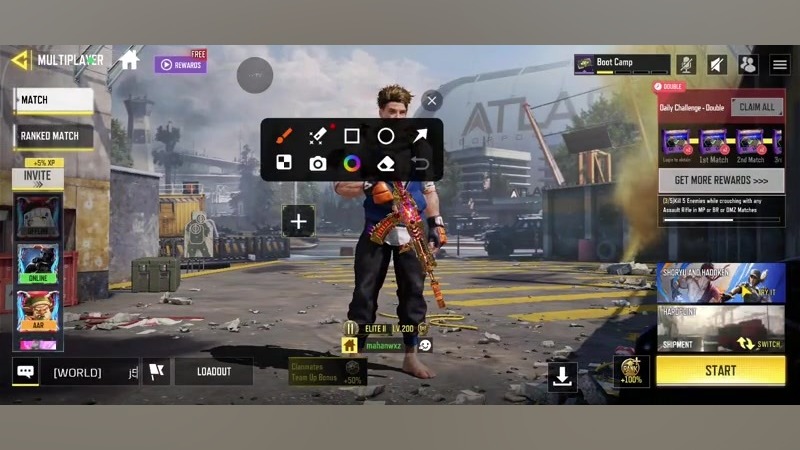
Task: Select the eraser tool in overlay
Action: (386, 163)
